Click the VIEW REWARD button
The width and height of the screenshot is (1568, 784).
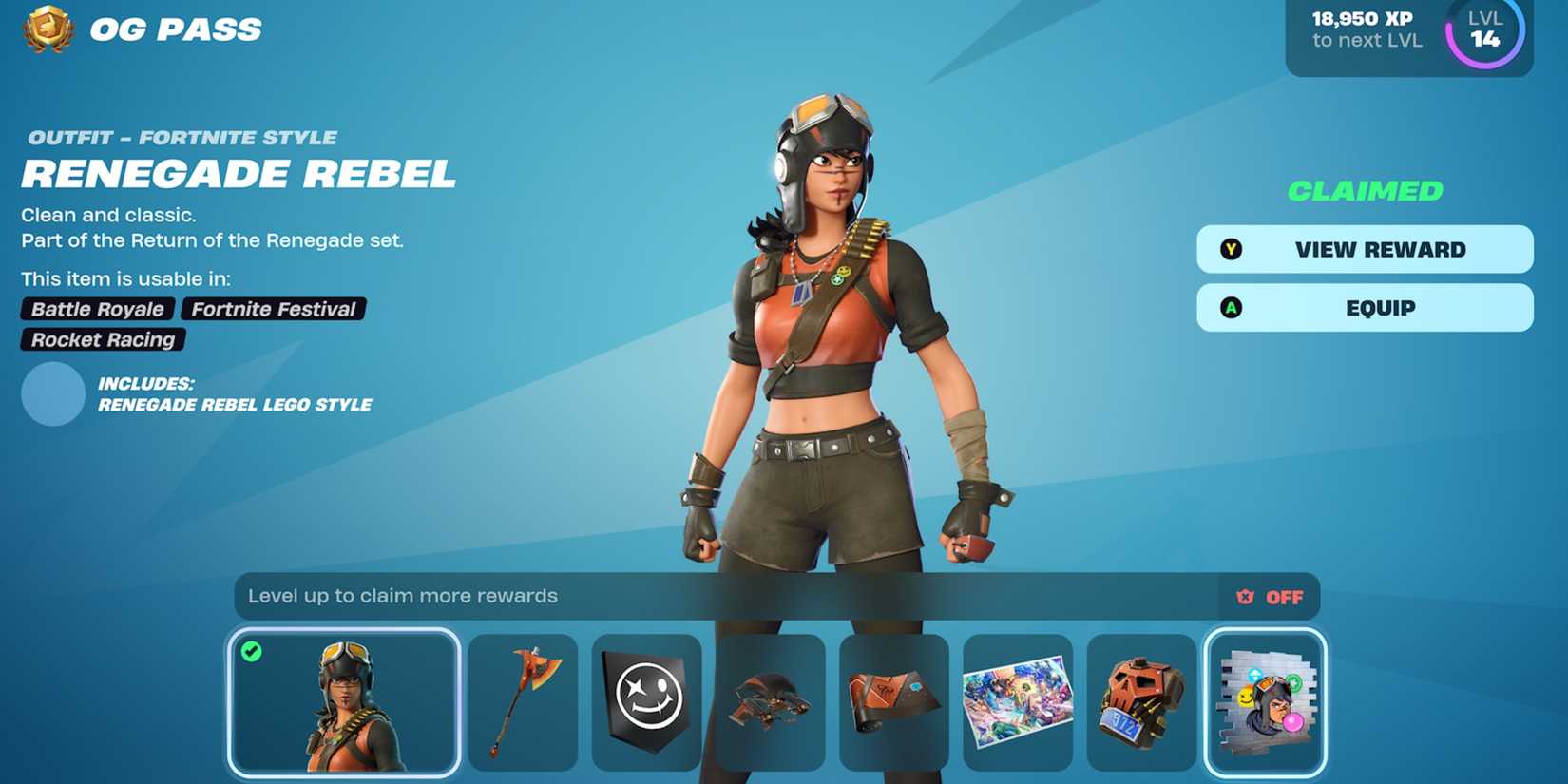1365,249
